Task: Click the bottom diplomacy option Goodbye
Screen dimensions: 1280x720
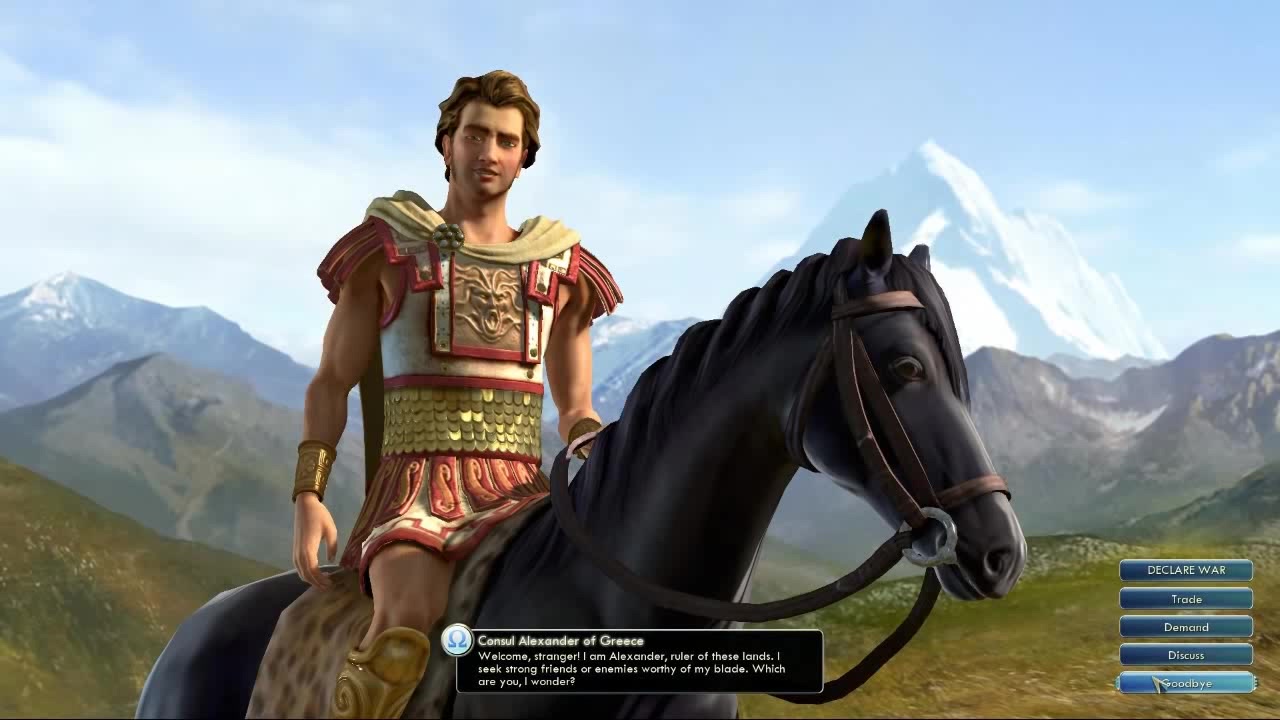Action: coord(1186,684)
